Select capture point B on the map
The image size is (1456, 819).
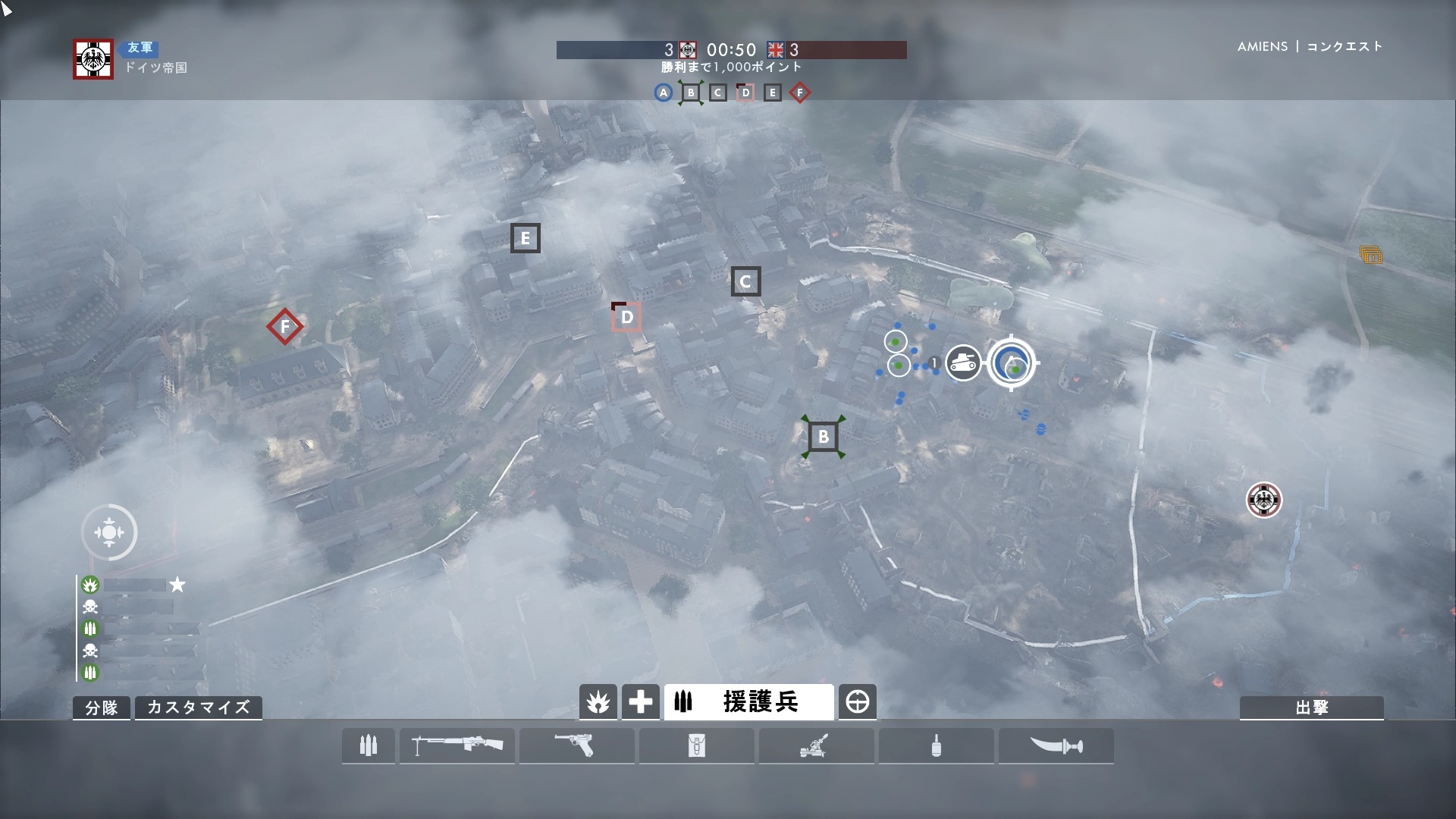(824, 437)
